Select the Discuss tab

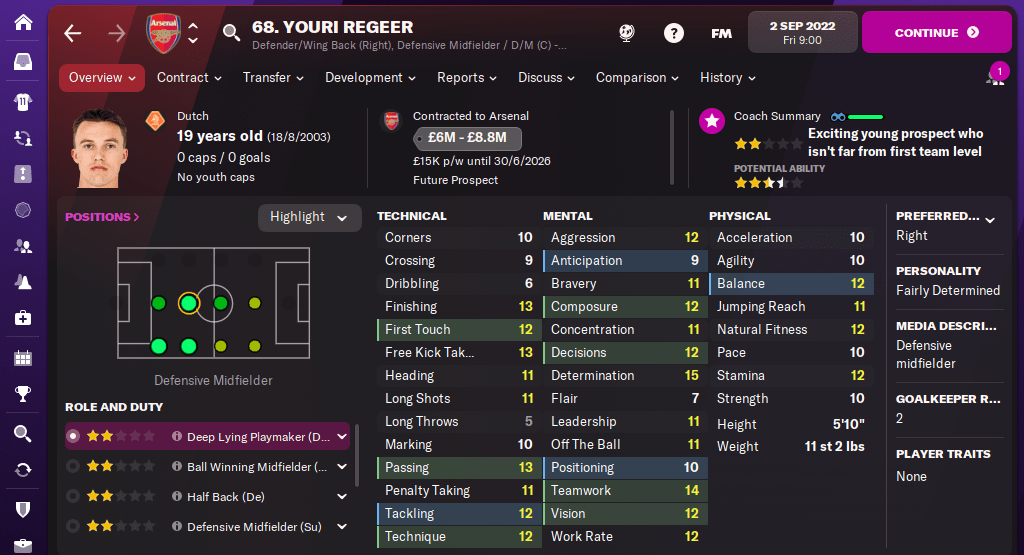pos(546,78)
